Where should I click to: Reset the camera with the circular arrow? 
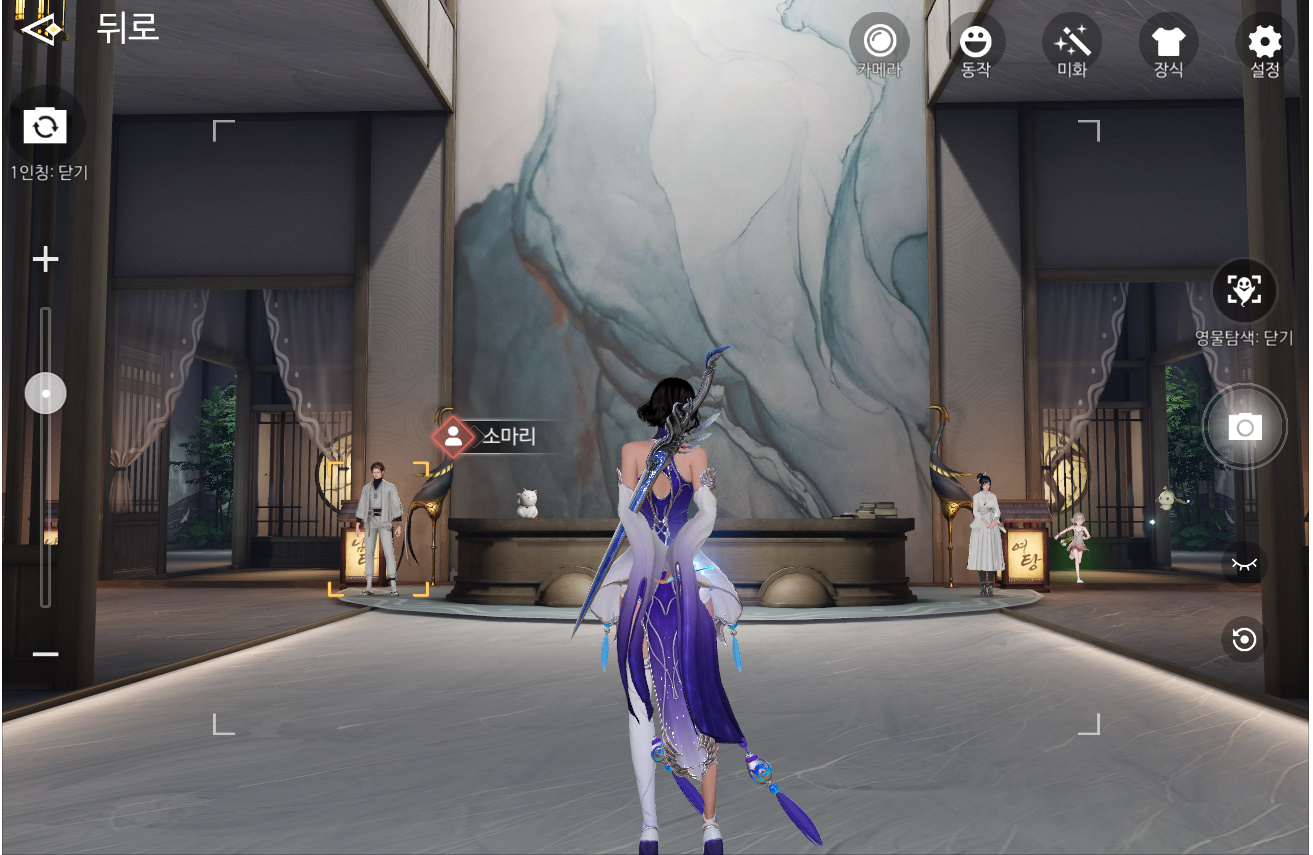1244,639
